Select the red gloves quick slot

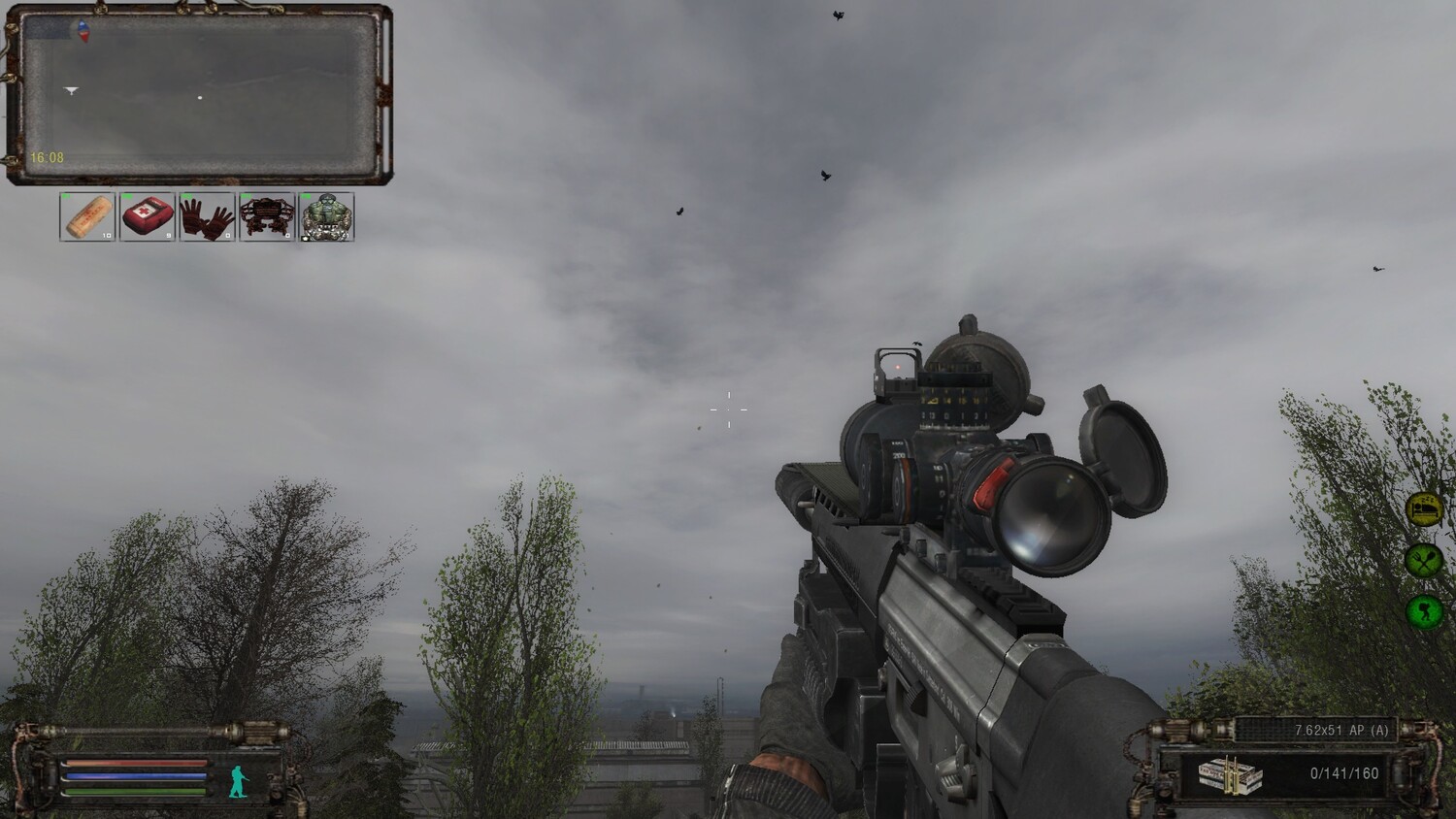click(x=207, y=216)
